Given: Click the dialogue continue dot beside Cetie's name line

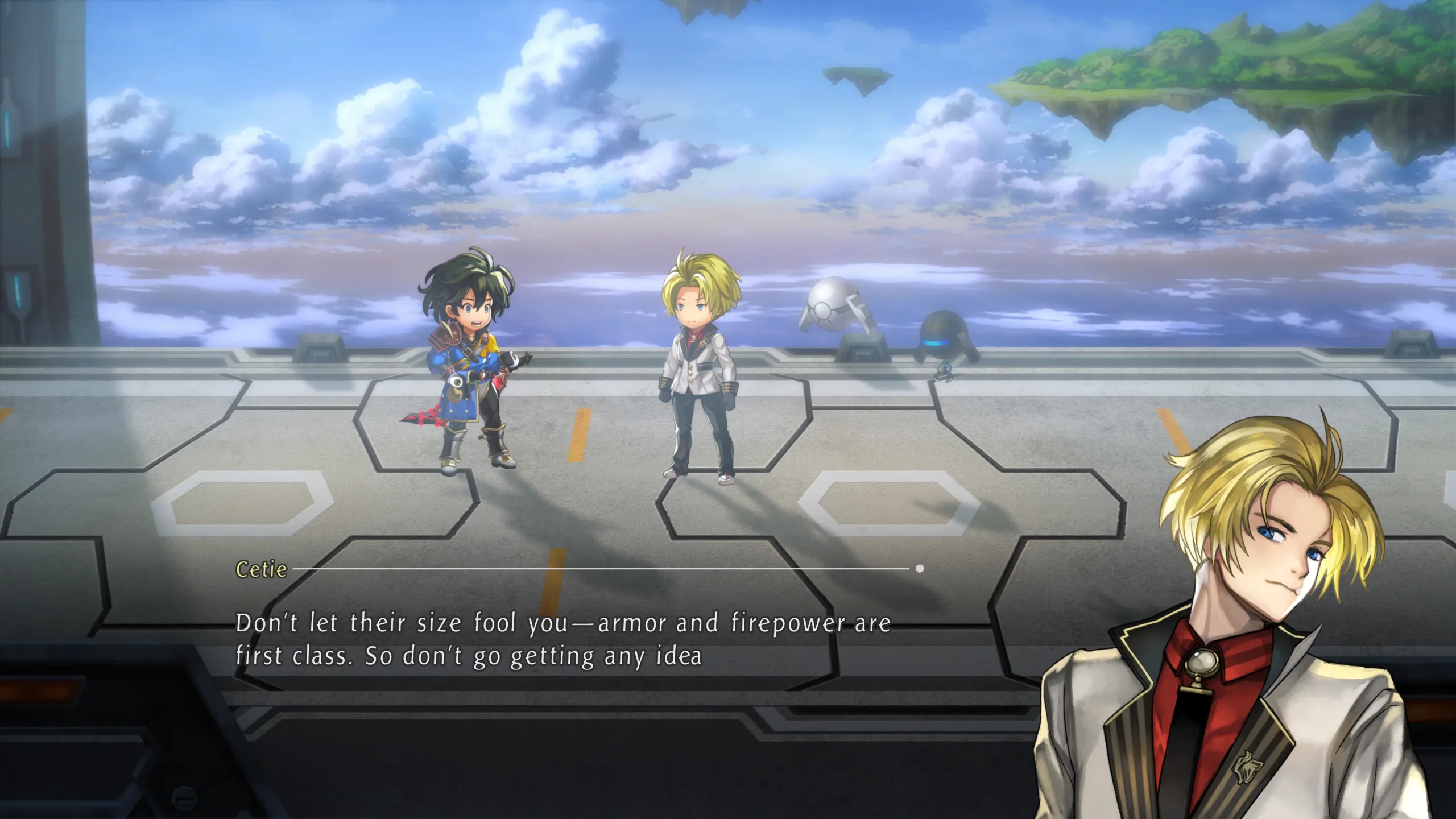Looking at the screenshot, I should coord(920,568).
